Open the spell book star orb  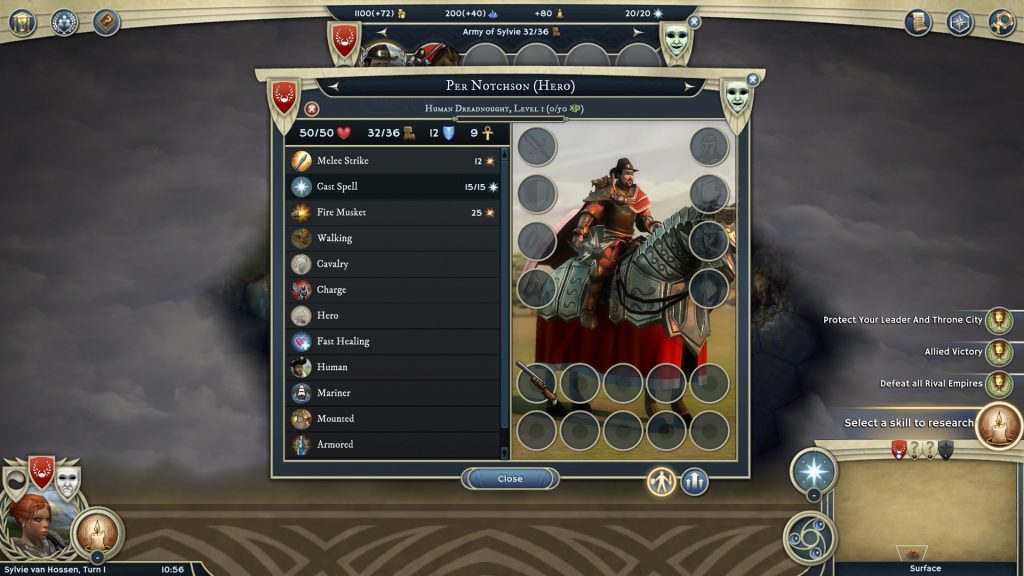813,470
